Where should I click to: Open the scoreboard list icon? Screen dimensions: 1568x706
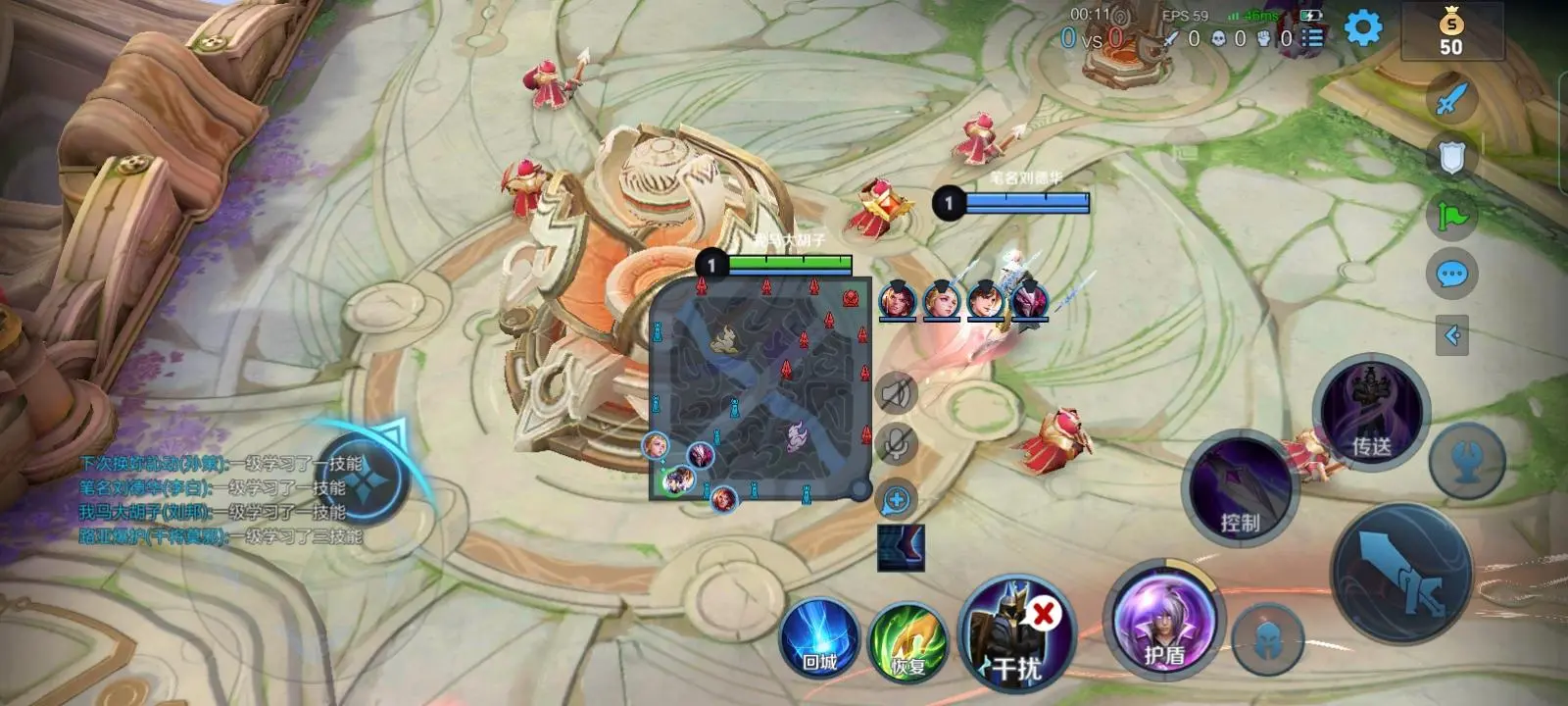click(x=1313, y=38)
